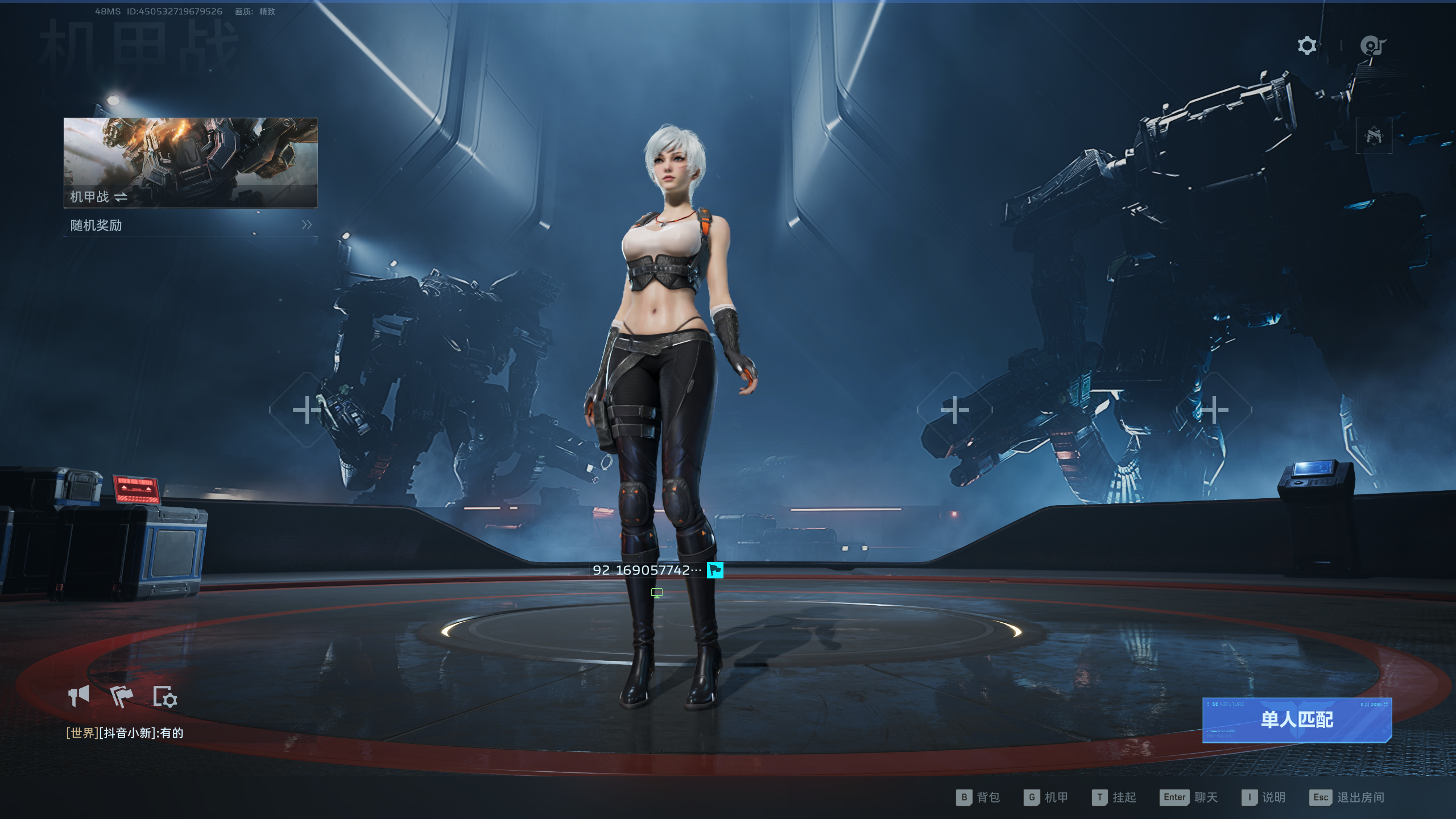
Task: Open the double flags icon
Action: point(122,696)
